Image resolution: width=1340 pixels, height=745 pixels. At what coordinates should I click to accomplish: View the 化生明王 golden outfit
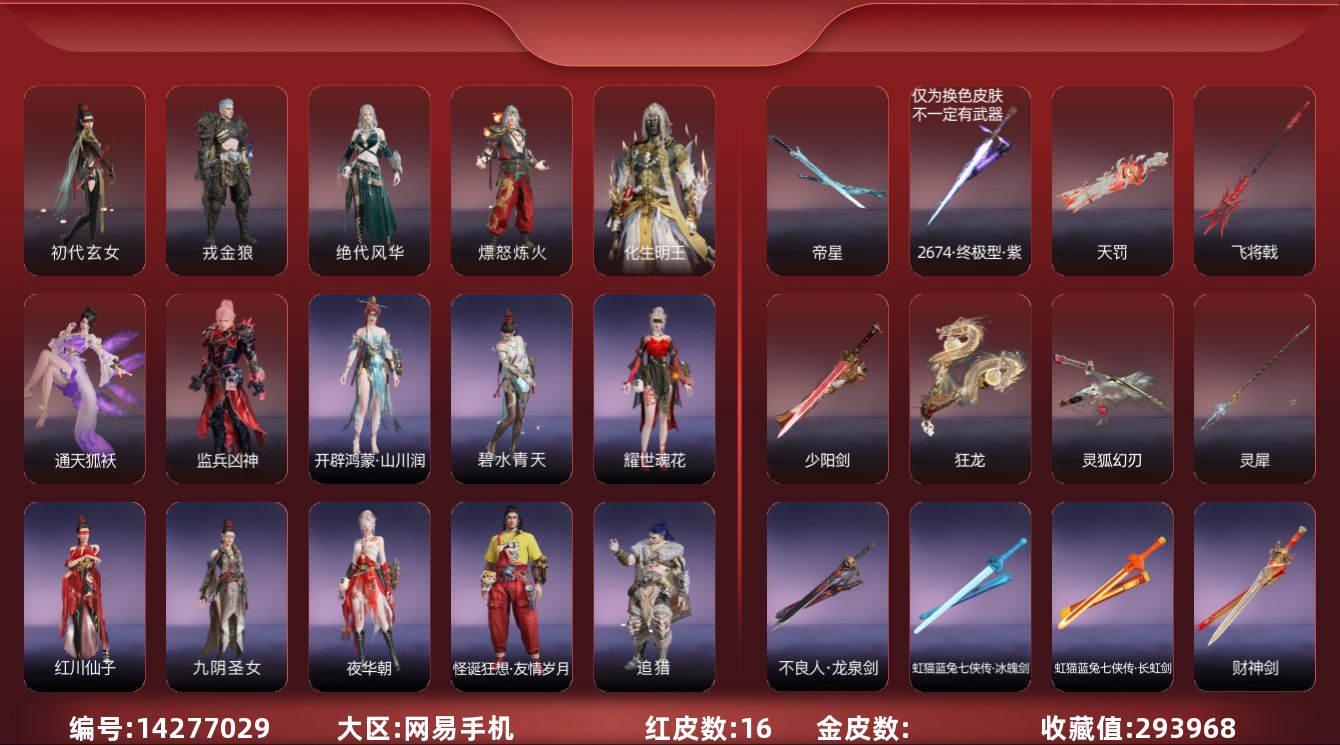pos(653,180)
